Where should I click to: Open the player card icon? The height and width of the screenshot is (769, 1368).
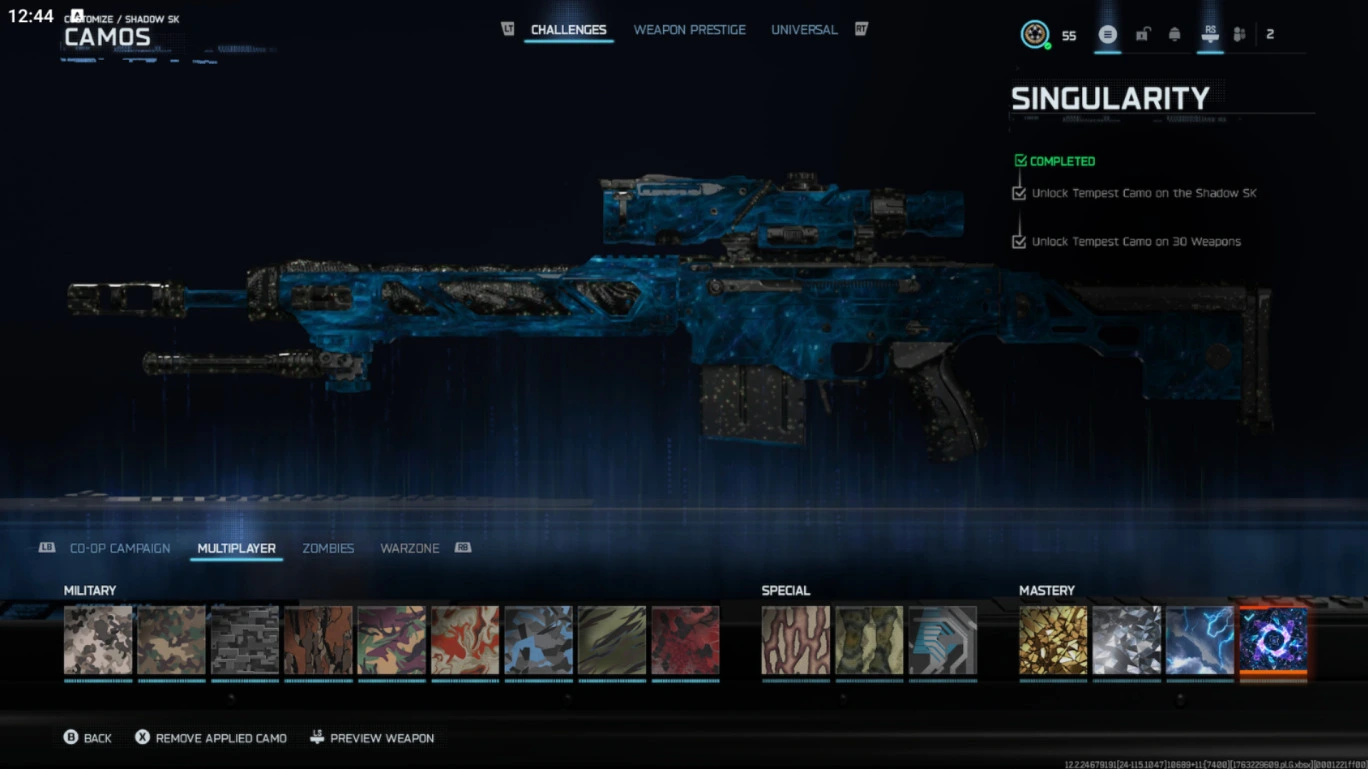tap(1107, 33)
